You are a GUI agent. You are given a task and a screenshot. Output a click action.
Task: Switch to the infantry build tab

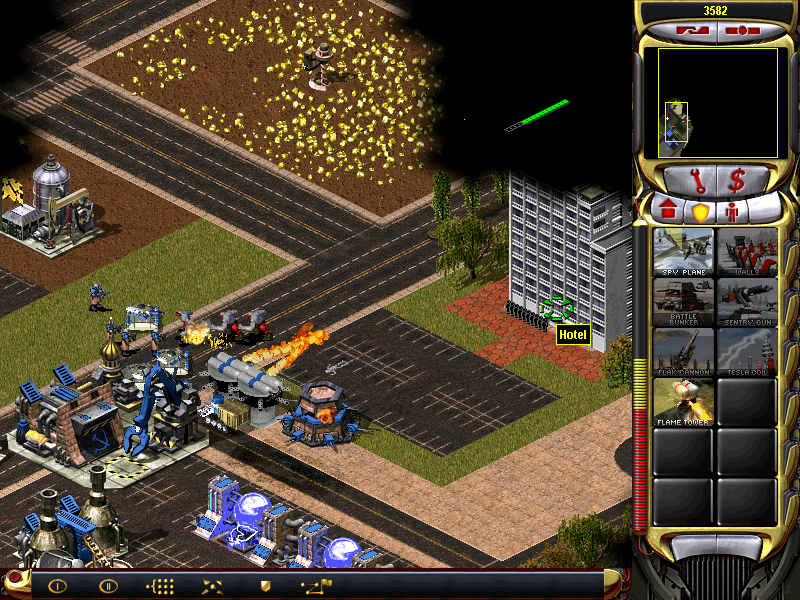(x=732, y=212)
